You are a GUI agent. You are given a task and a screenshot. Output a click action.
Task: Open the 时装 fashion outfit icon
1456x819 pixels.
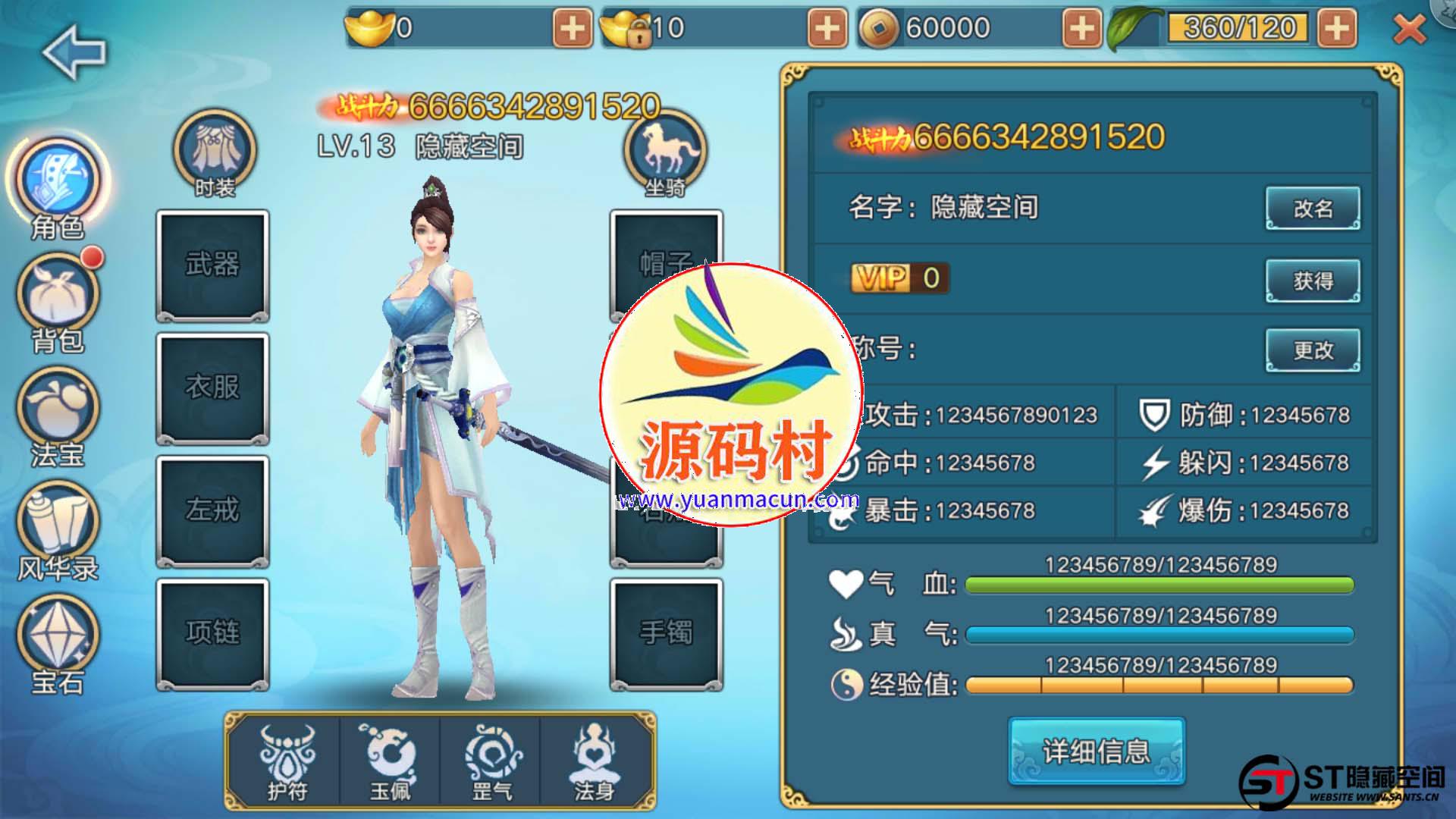pyautogui.click(x=215, y=152)
